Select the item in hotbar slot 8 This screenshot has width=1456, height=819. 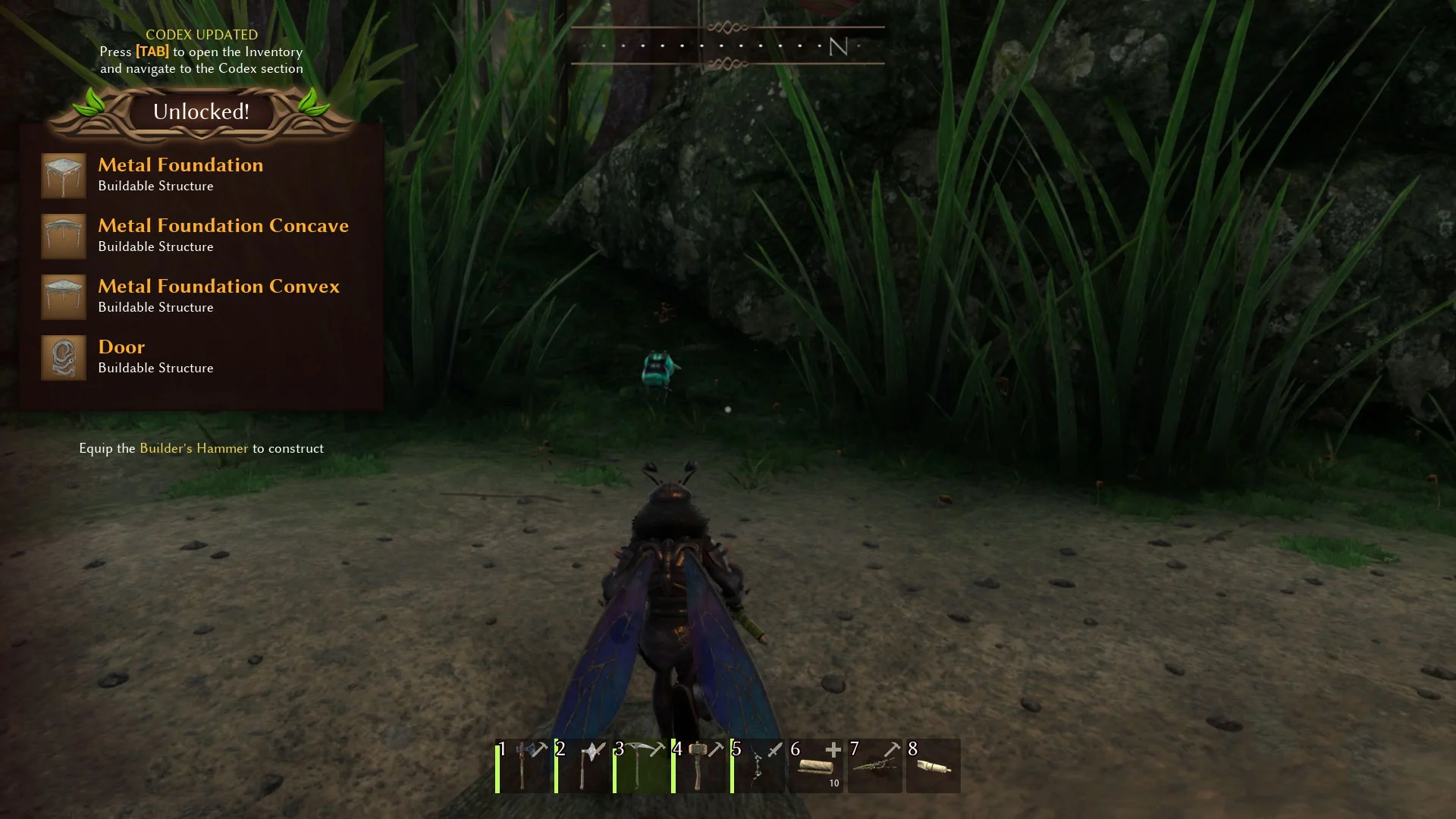933,766
